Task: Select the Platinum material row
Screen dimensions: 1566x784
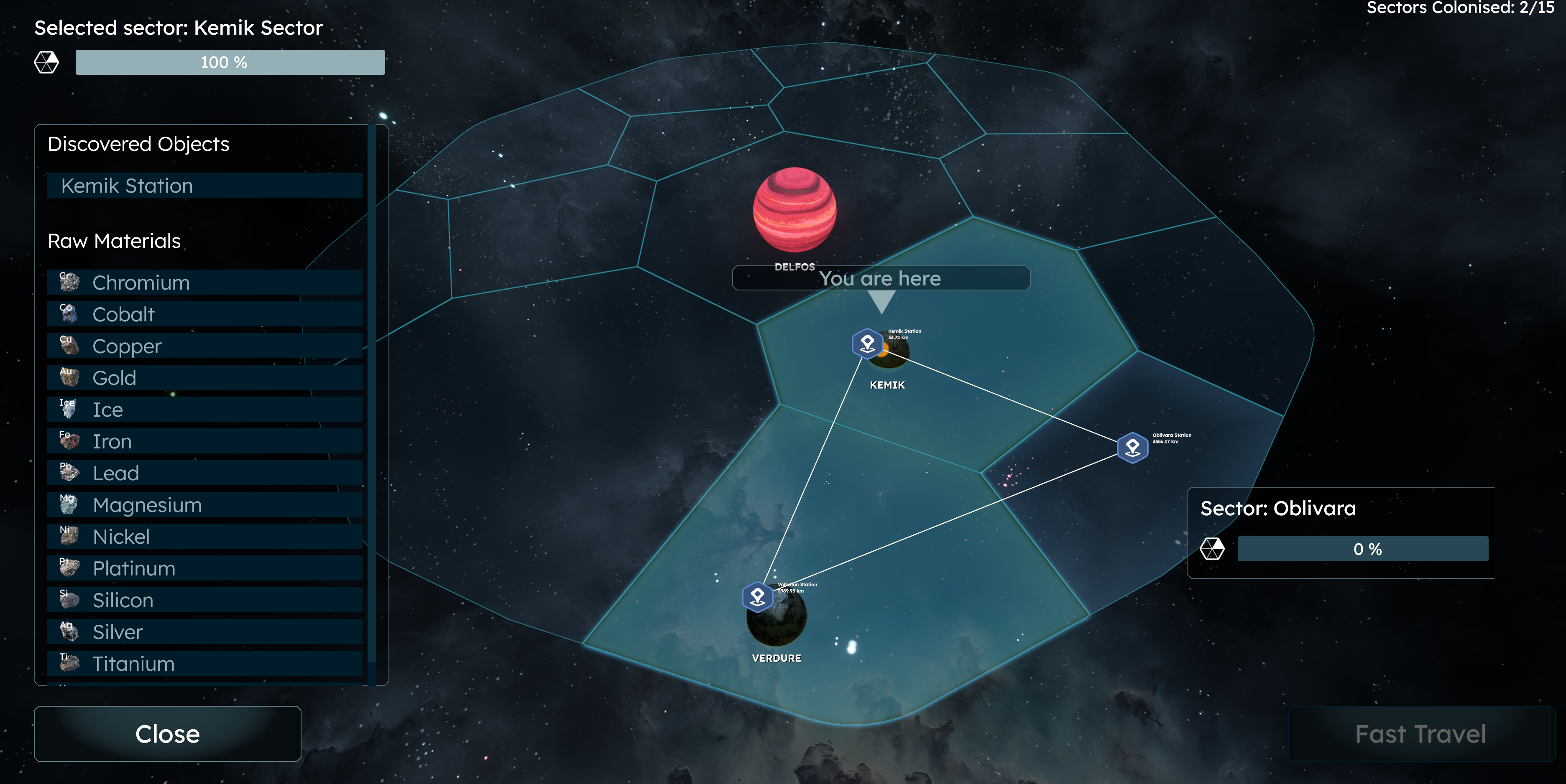Action: pos(205,568)
